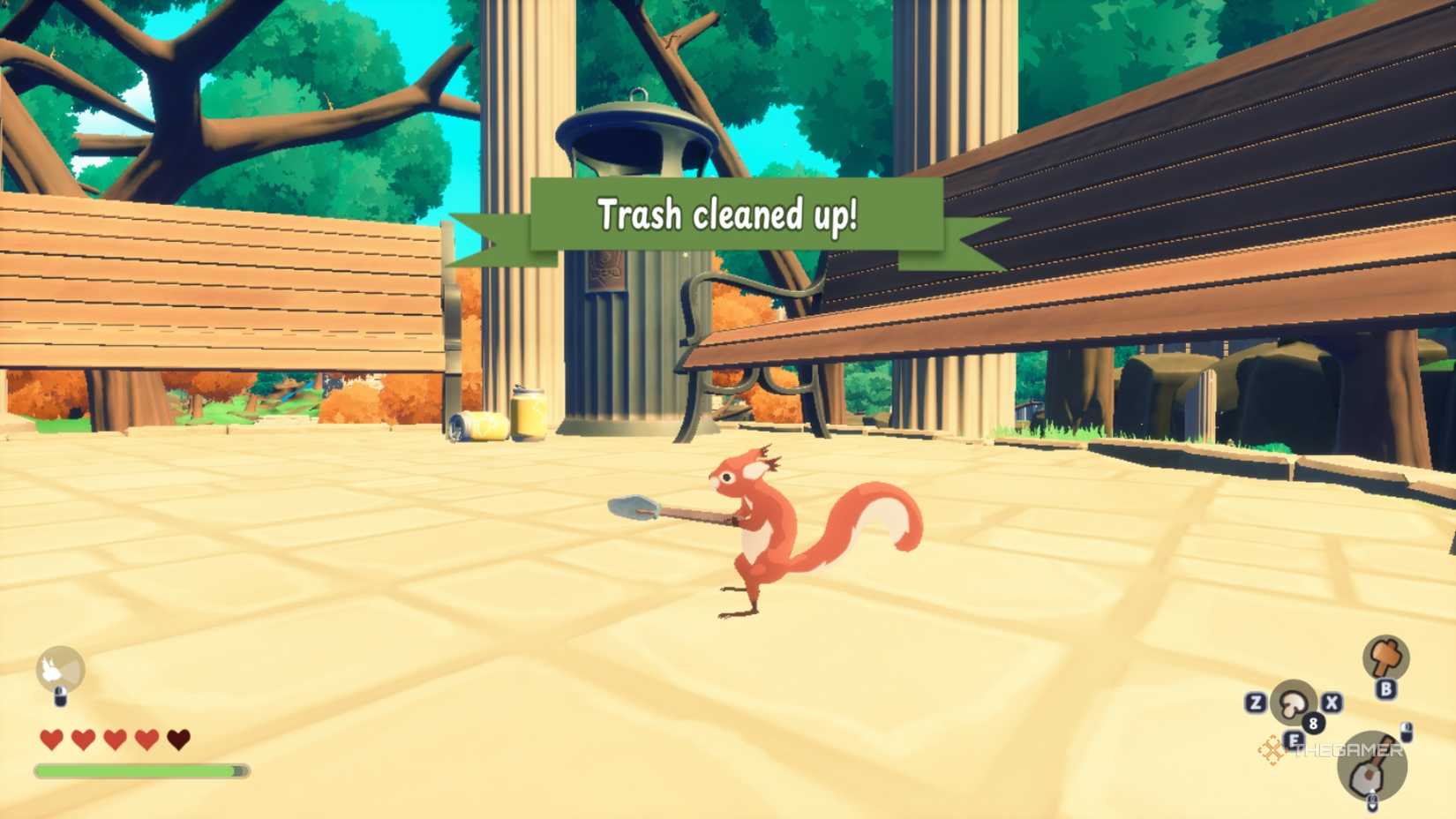Click the mouse icon beside the shovel slot
1456x819 pixels.
coord(1407,733)
